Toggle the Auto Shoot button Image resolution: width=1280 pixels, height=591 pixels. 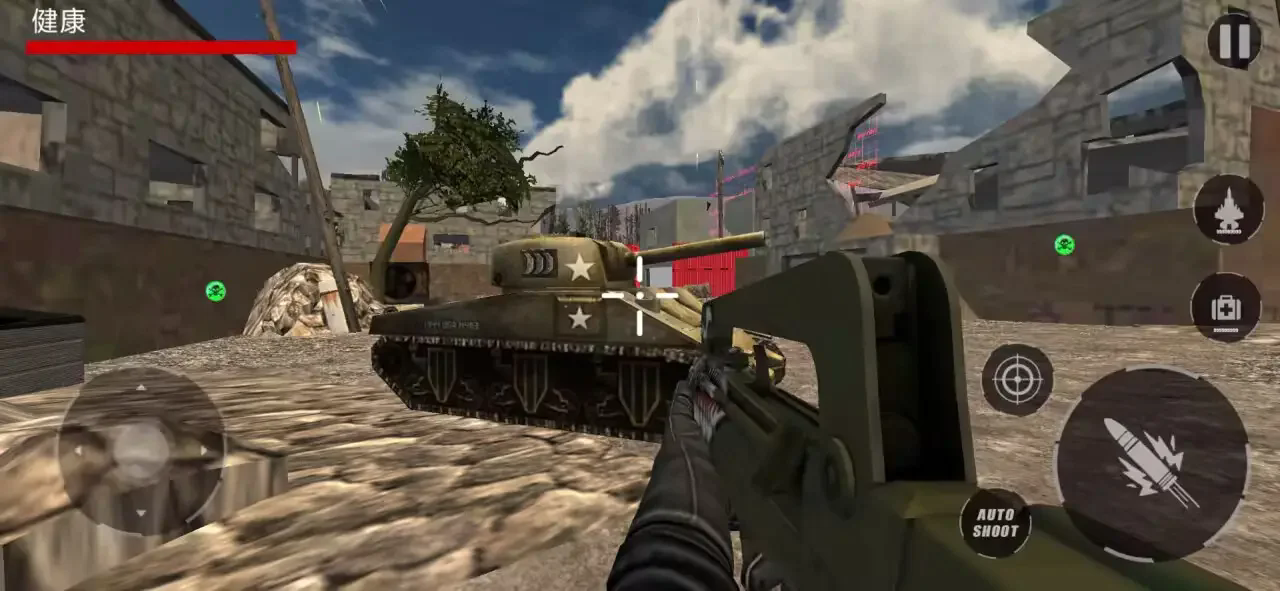pyautogui.click(x=995, y=523)
